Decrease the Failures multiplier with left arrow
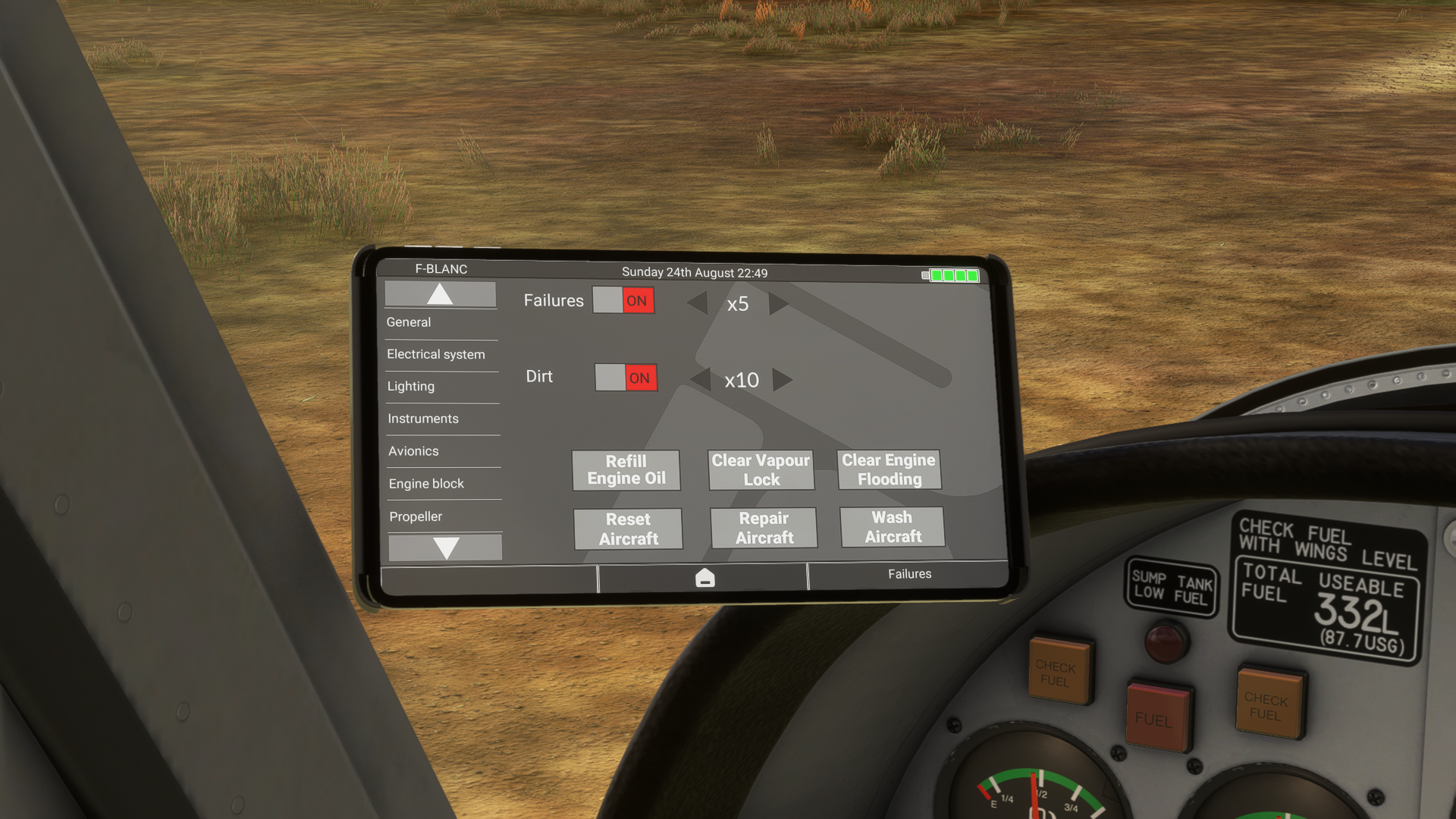This screenshot has width=1456, height=819. 697,303
